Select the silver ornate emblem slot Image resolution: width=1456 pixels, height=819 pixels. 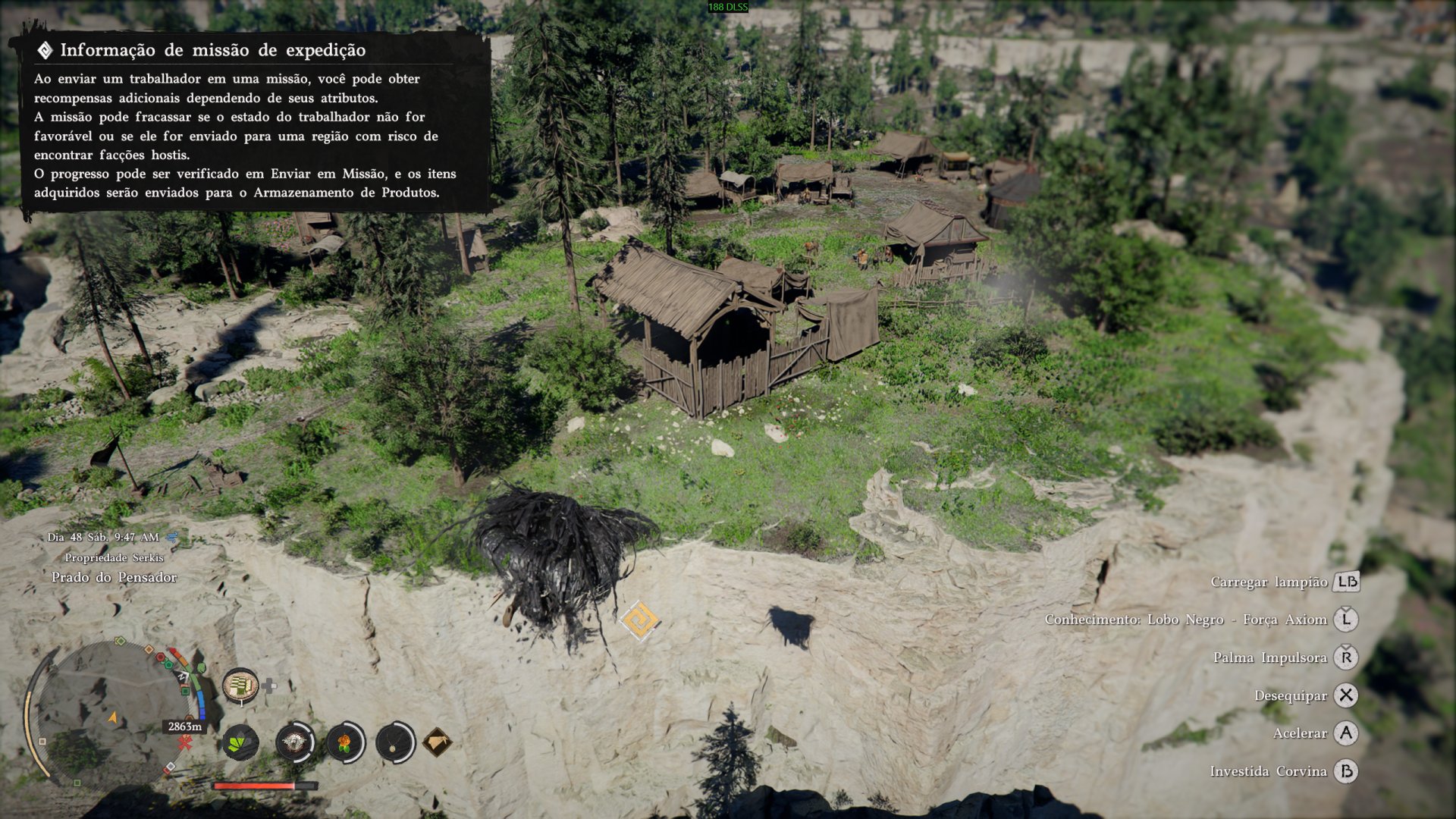[x=295, y=742]
